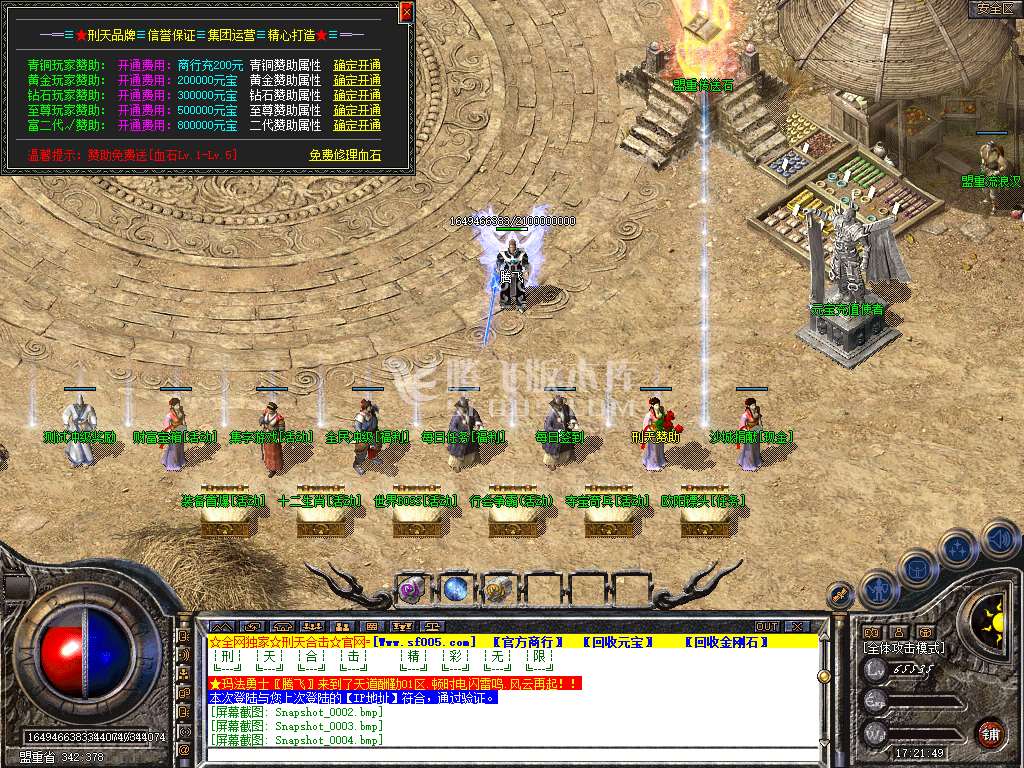The height and width of the screenshot is (768, 1024).
Task: Confirm activation of 黄金 (gold) sponsorship
Action: coord(357,80)
